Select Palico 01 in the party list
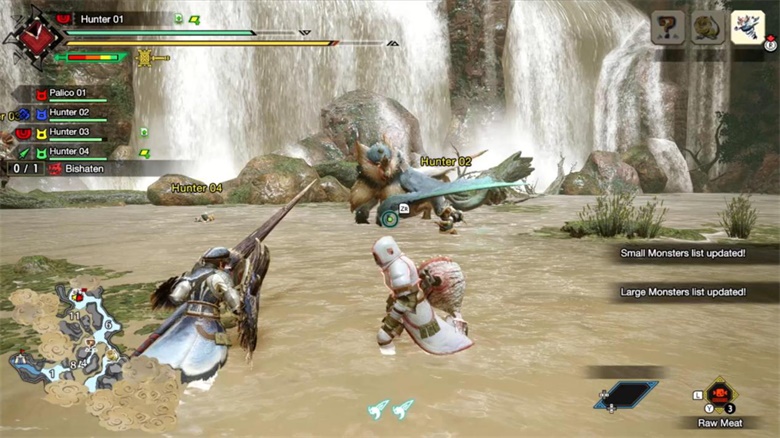The image size is (780, 438). click(67, 94)
